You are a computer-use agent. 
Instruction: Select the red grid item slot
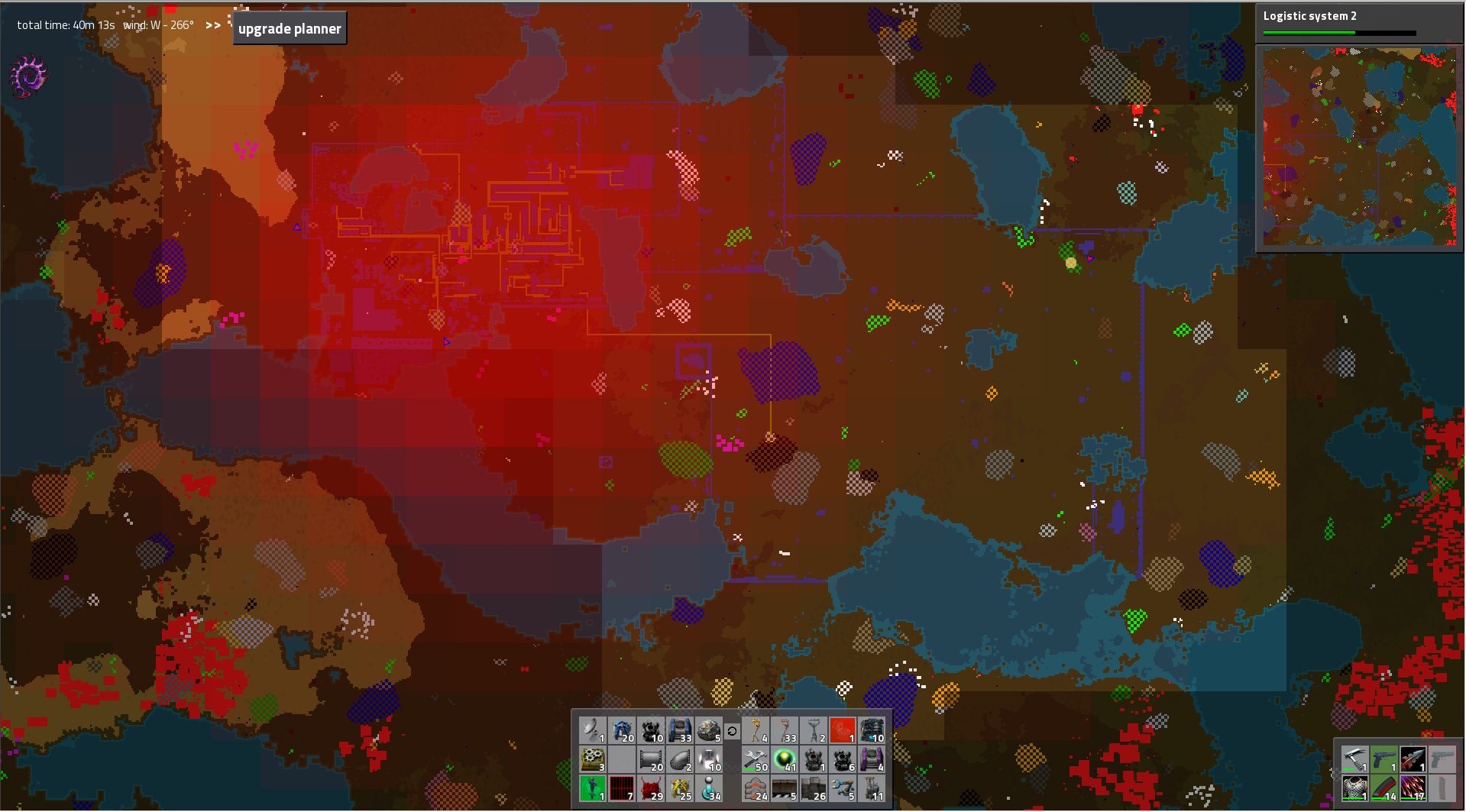click(621, 788)
